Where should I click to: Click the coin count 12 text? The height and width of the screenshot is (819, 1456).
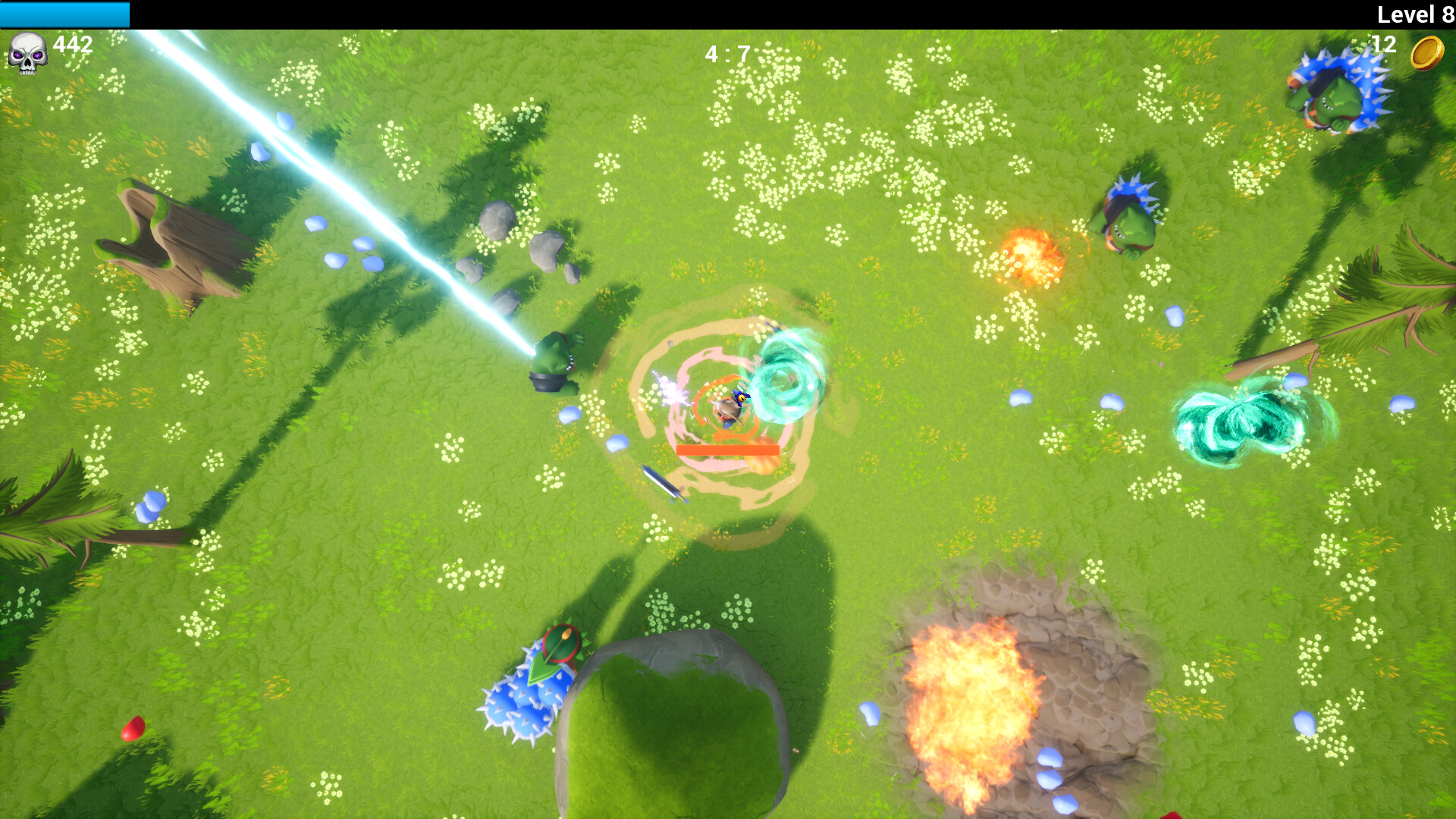(1383, 45)
